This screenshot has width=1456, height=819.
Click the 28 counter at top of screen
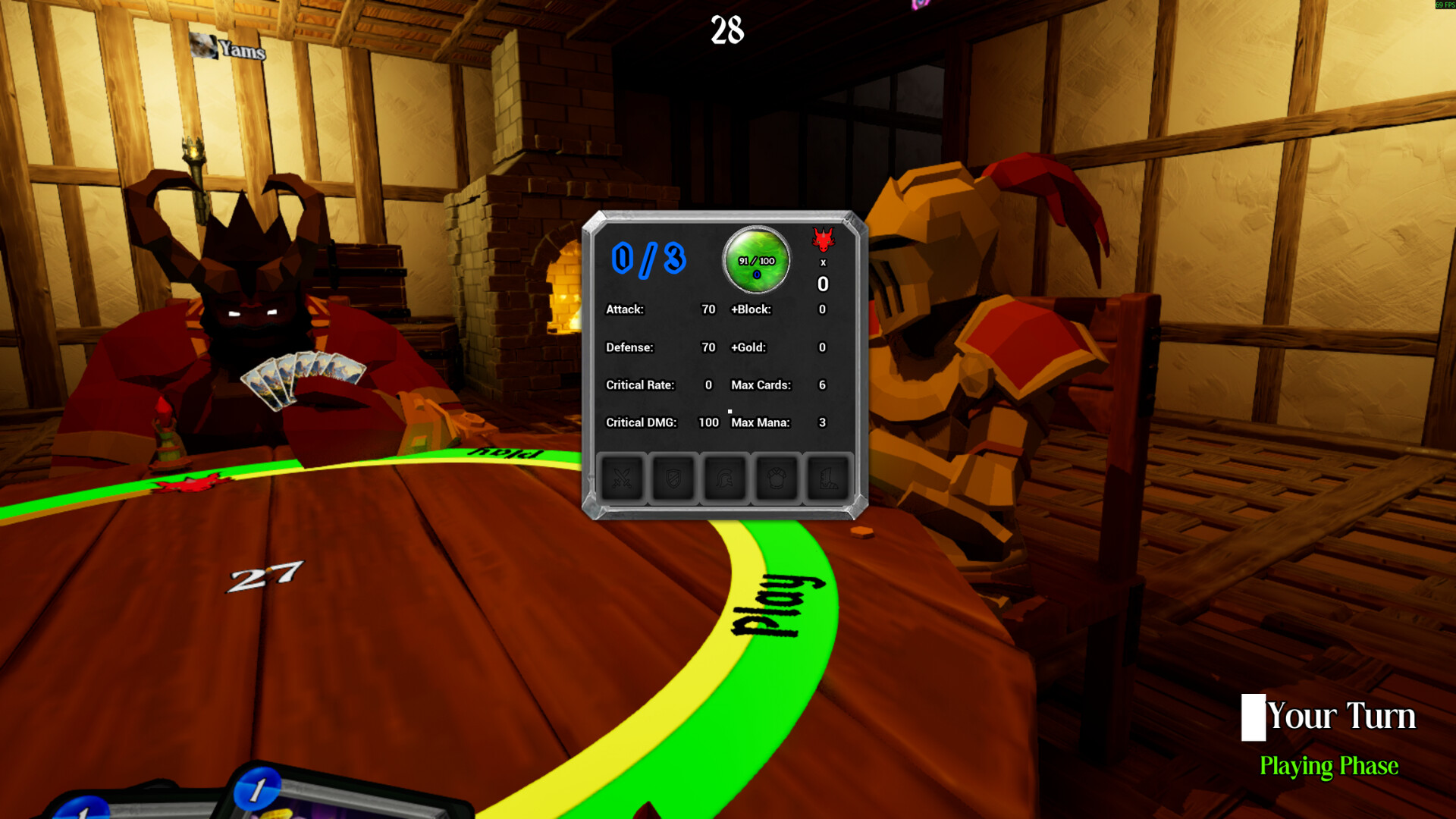[726, 32]
